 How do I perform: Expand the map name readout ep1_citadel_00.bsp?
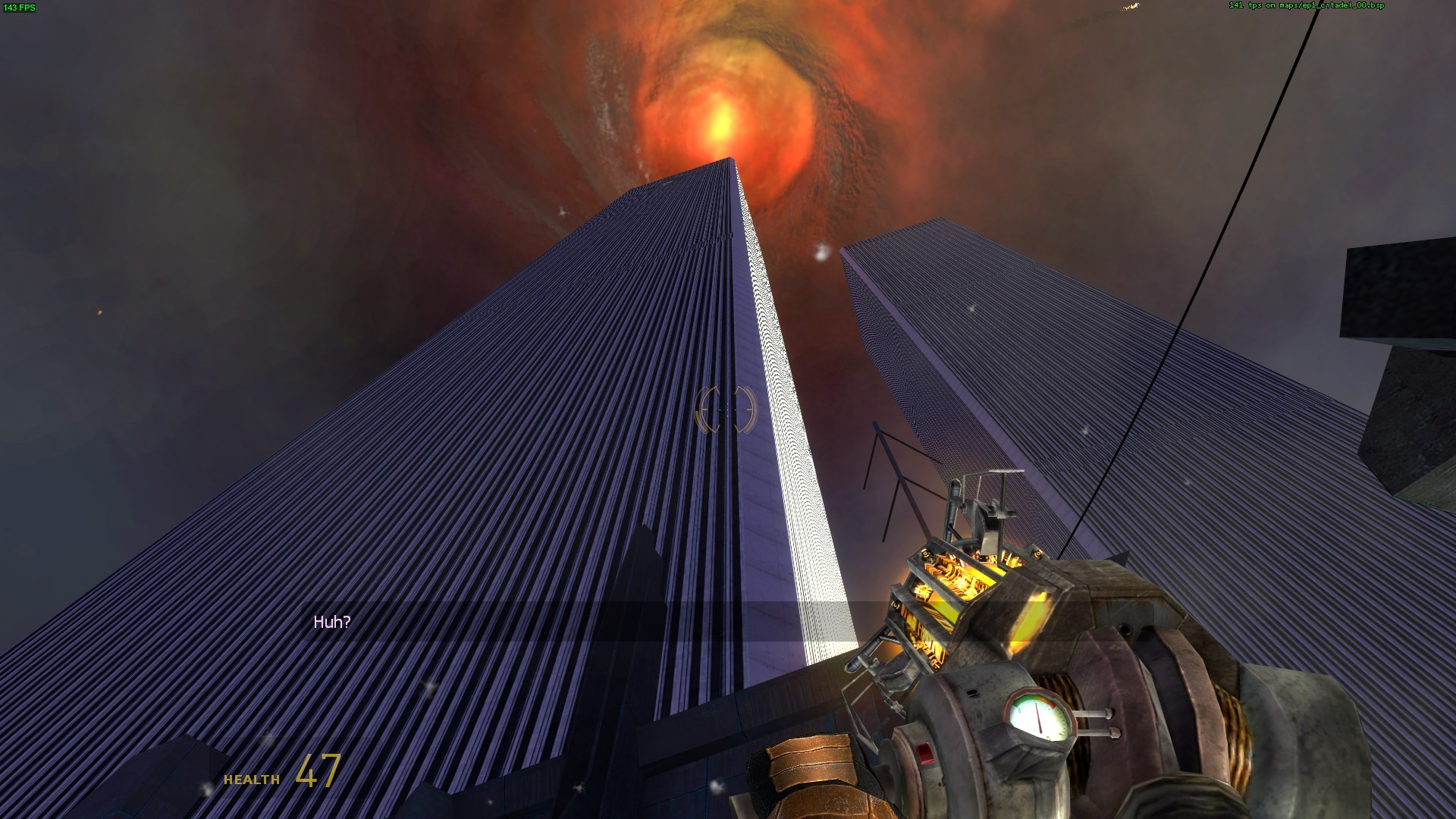point(1339,5)
